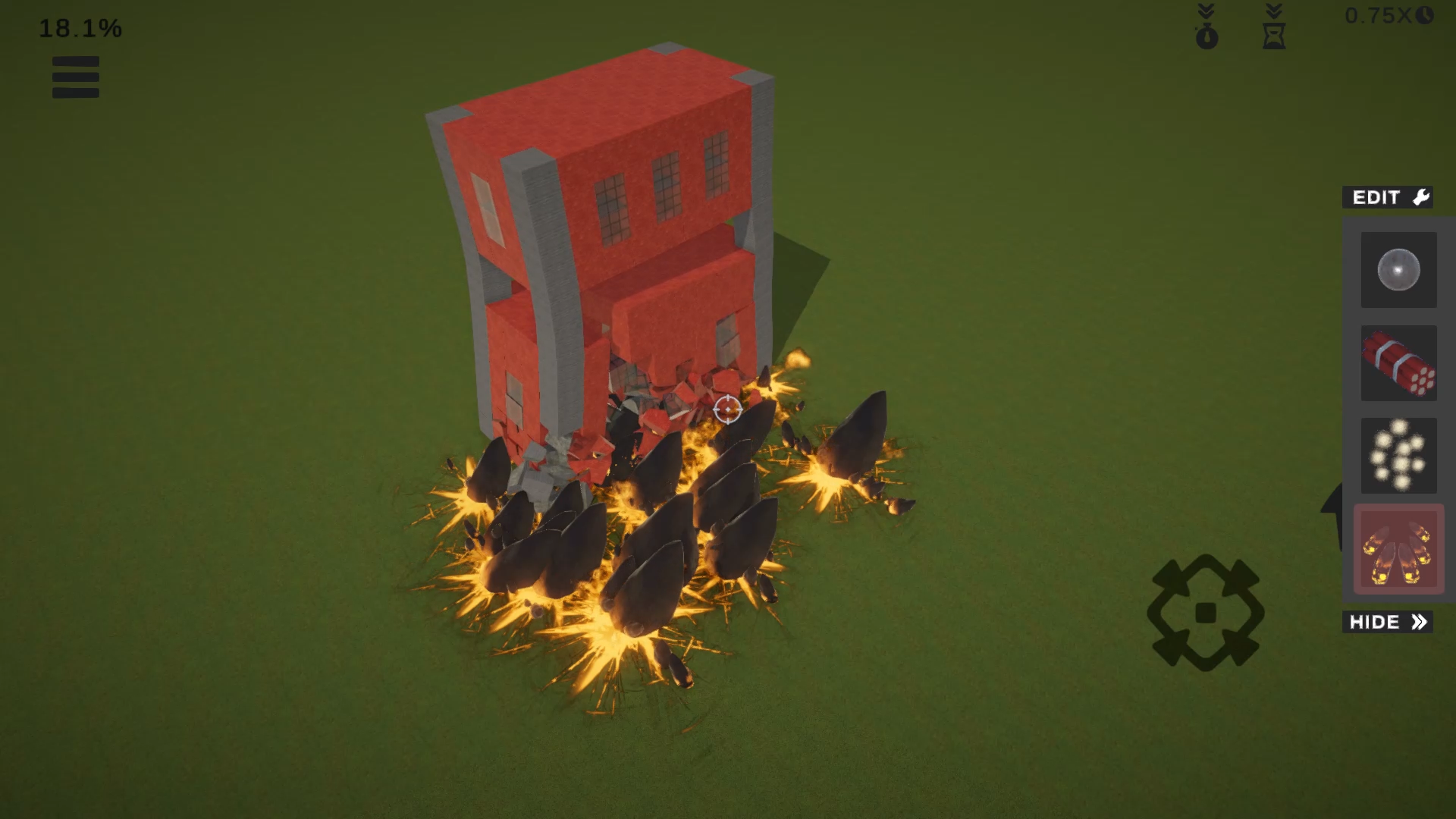This screenshot has width=1456, height=819.
Task: Click the EDIT button
Action: point(1387,197)
